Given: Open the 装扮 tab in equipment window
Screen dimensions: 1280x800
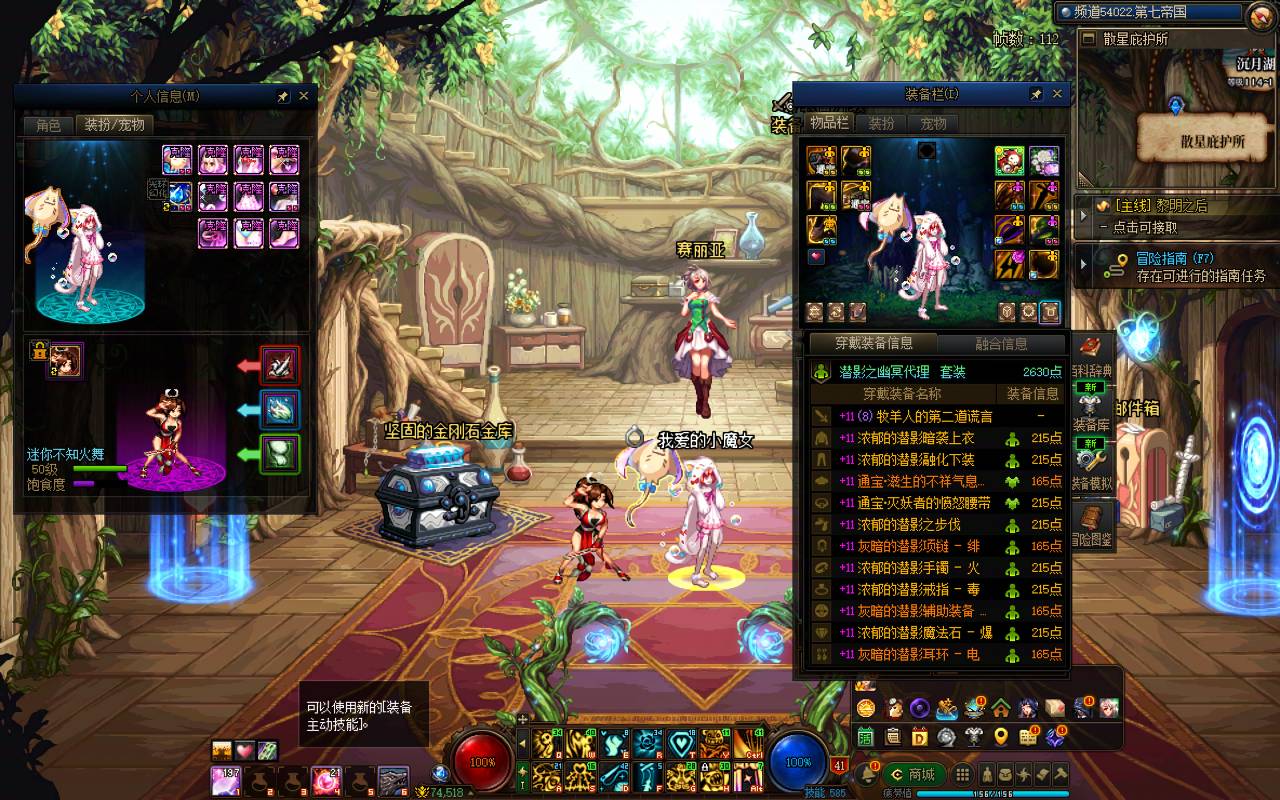Looking at the screenshot, I should click(881, 123).
